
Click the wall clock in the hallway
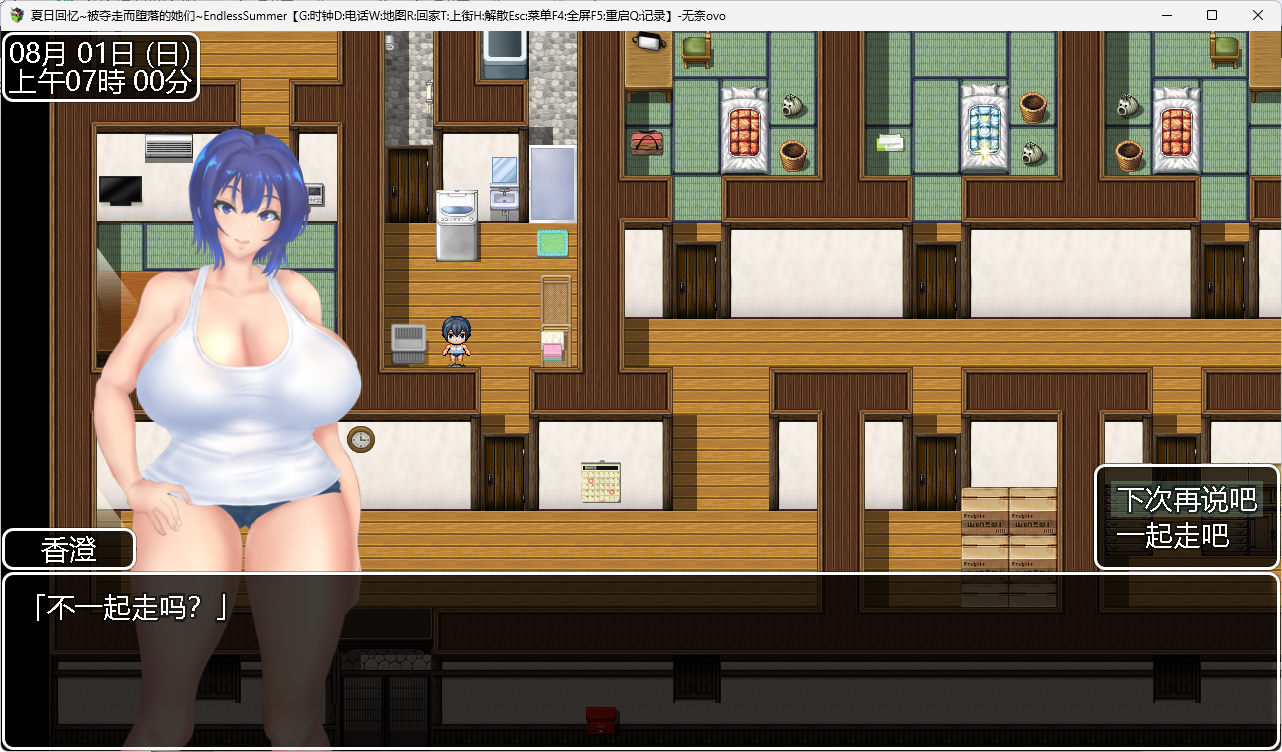pos(360,440)
